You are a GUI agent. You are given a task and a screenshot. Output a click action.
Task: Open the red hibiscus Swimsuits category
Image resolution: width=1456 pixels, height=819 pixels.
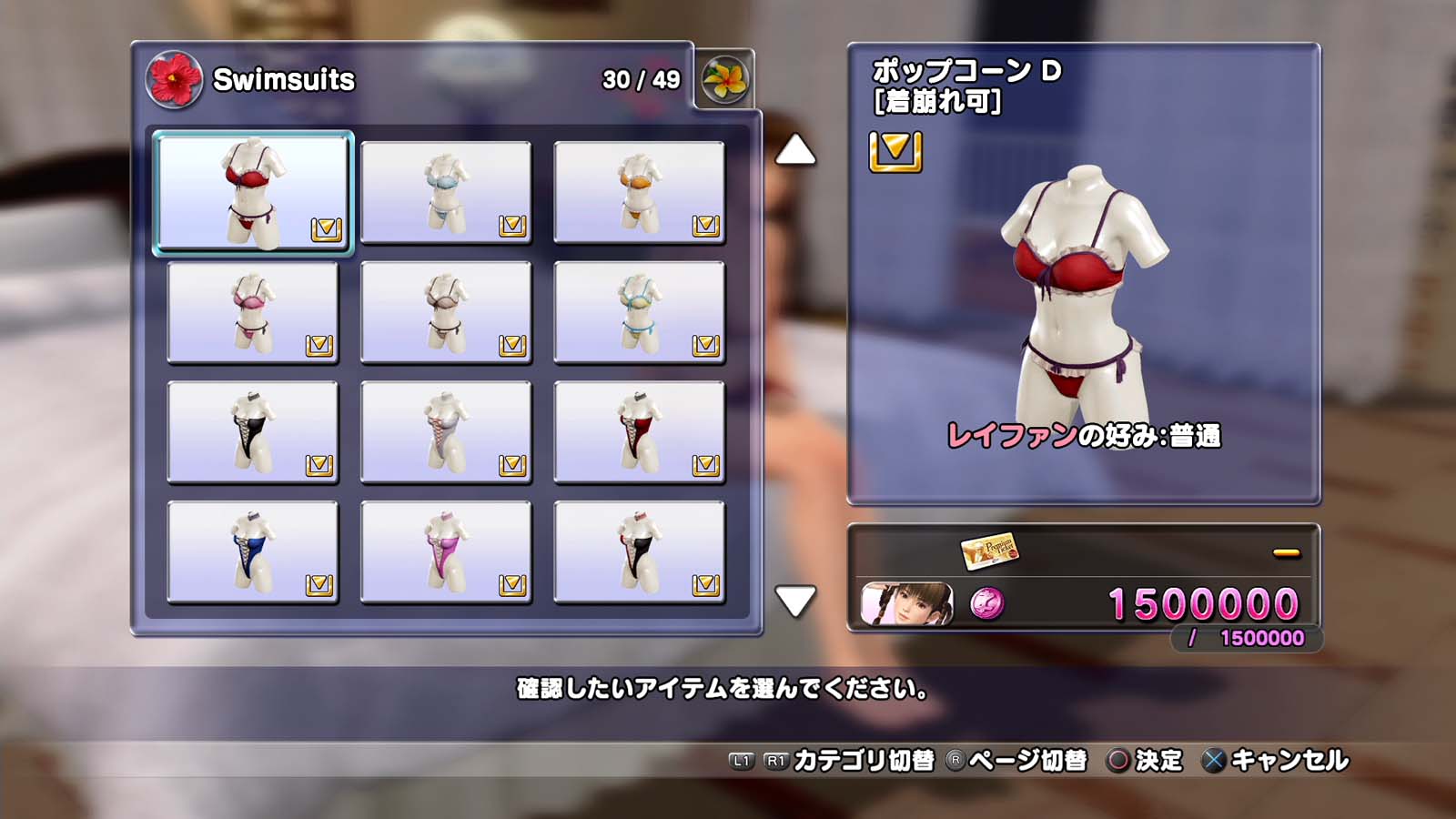click(173, 79)
